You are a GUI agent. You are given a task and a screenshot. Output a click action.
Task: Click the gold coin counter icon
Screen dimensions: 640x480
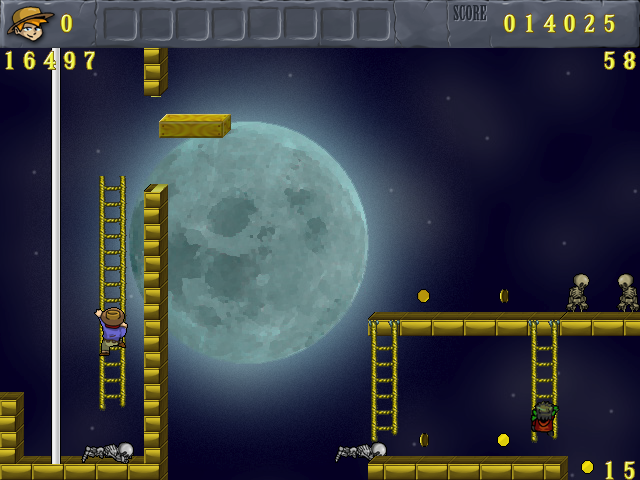587,467
